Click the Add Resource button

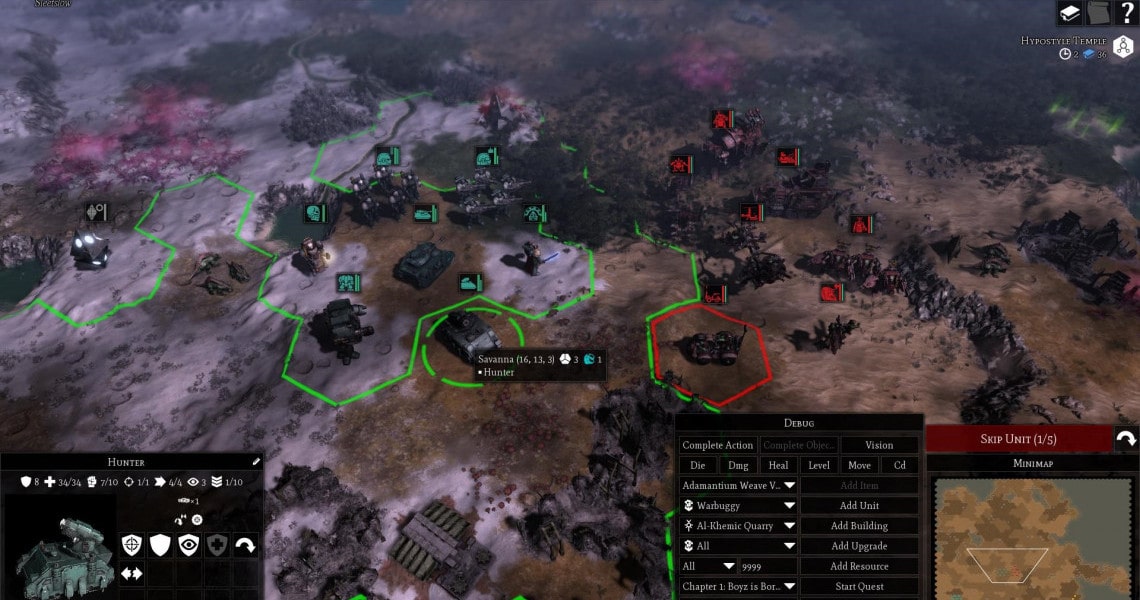tap(859, 566)
